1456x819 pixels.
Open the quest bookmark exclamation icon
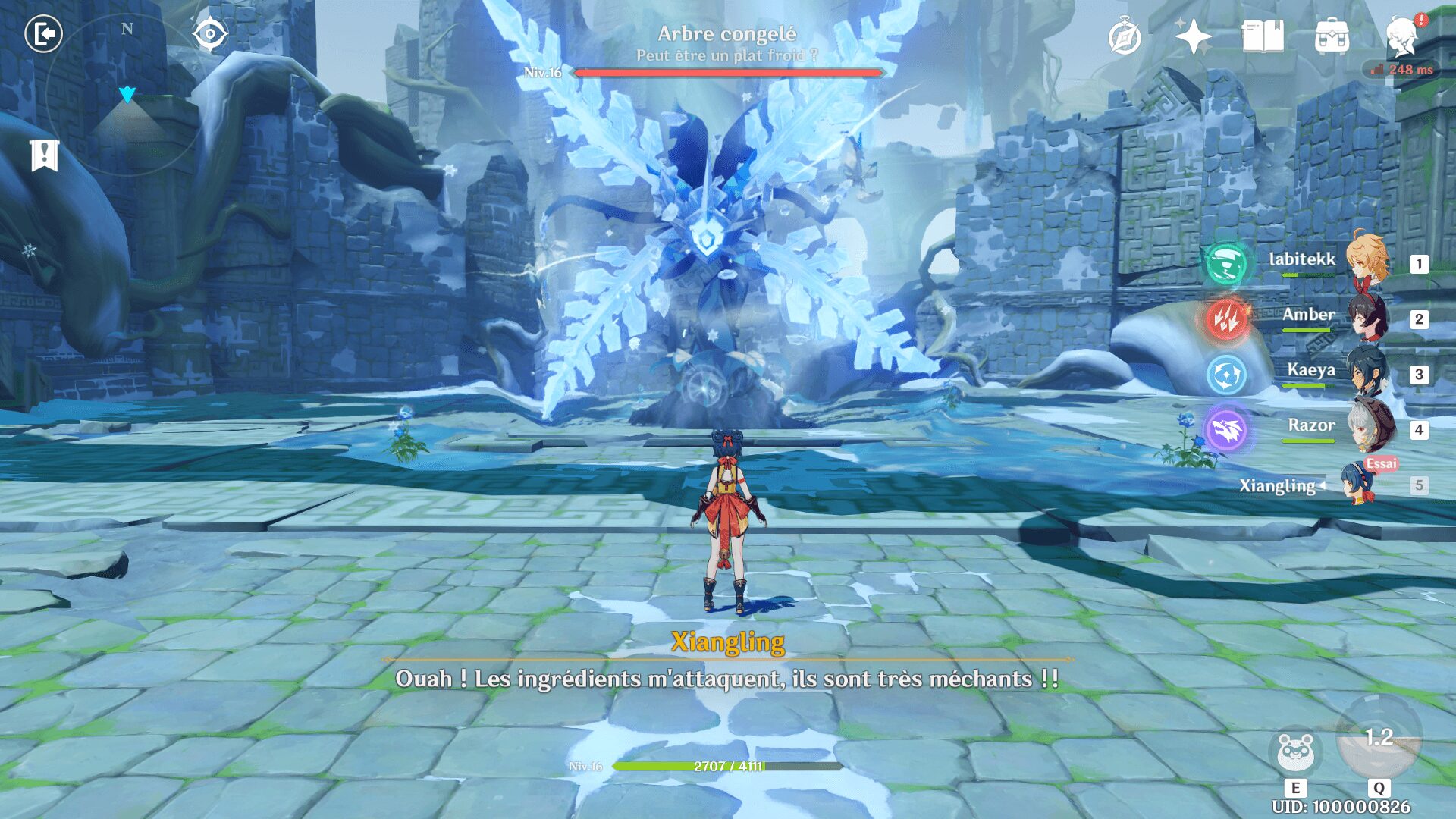click(44, 155)
